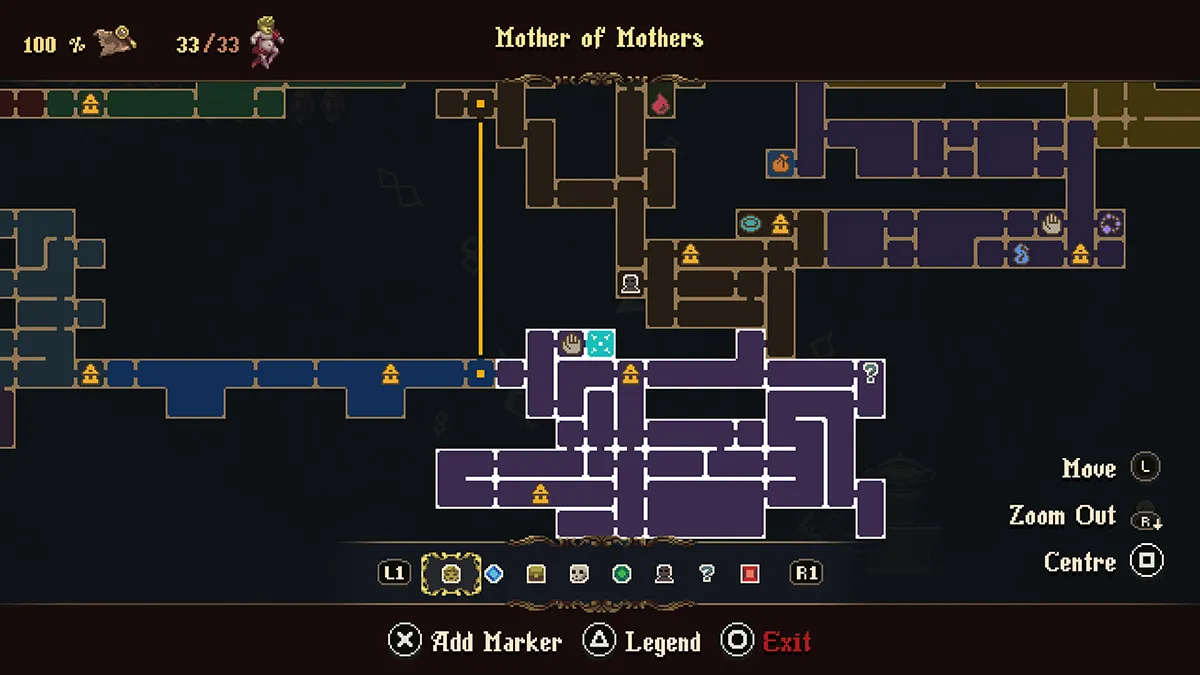Select the white hooded figure map icon
This screenshot has width=1200, height=675.
point(630,284)
